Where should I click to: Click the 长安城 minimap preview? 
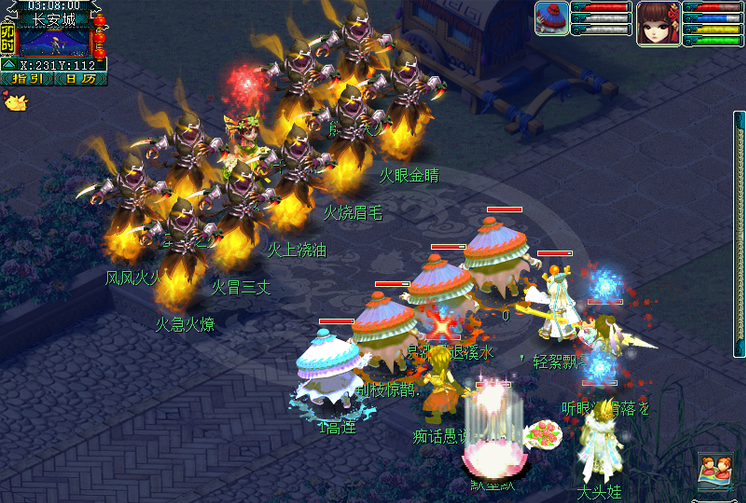point(55,41)
